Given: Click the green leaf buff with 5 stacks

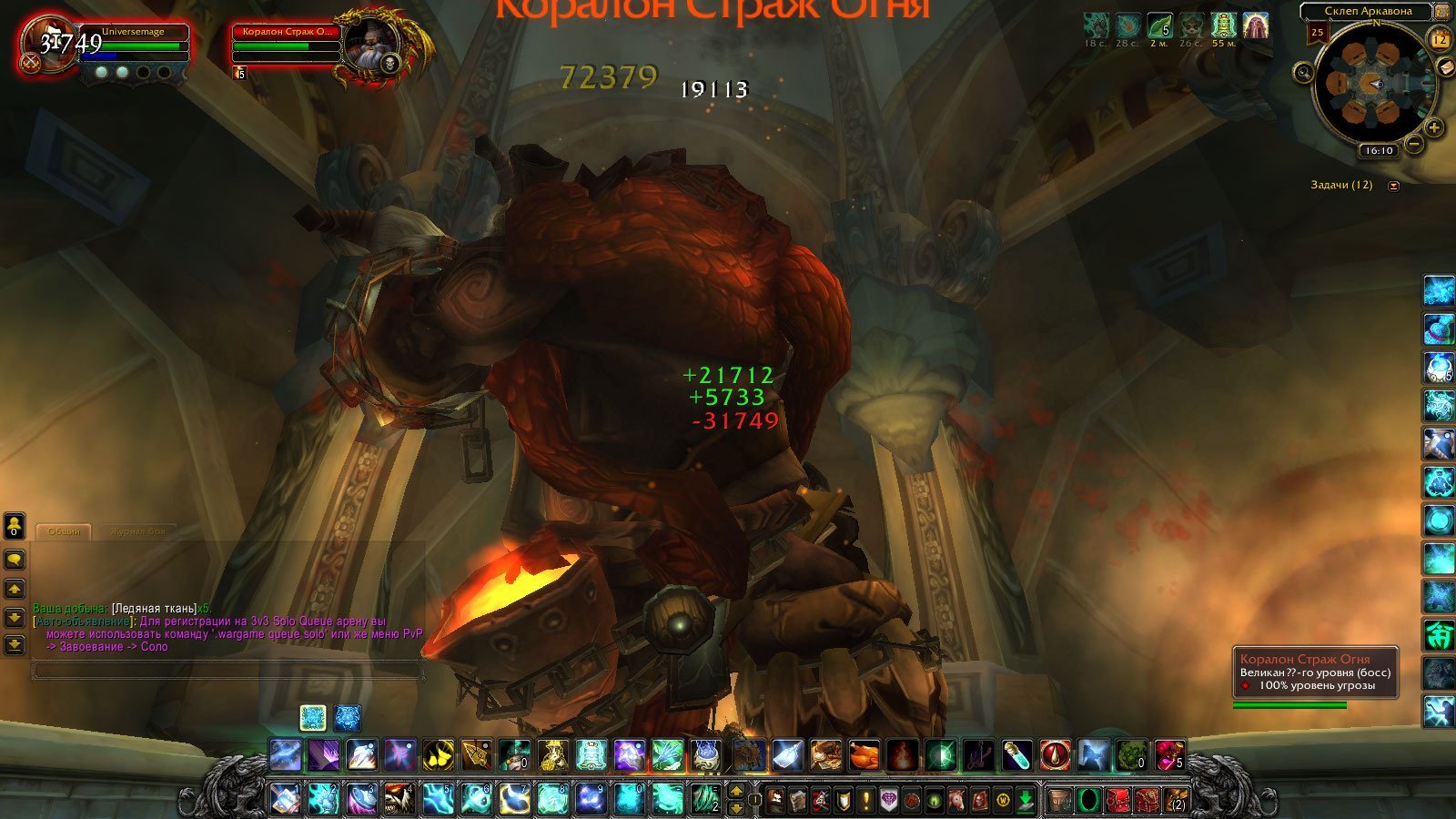Looking at the screenshot, I should 1159,25.
